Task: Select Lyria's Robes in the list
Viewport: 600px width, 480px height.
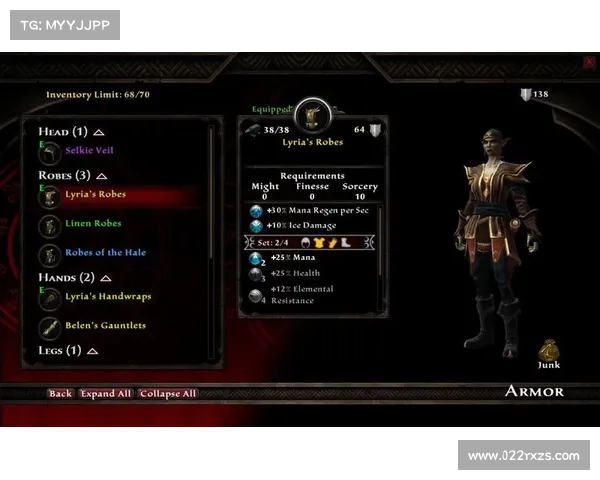Action: [x=96, y=194]
